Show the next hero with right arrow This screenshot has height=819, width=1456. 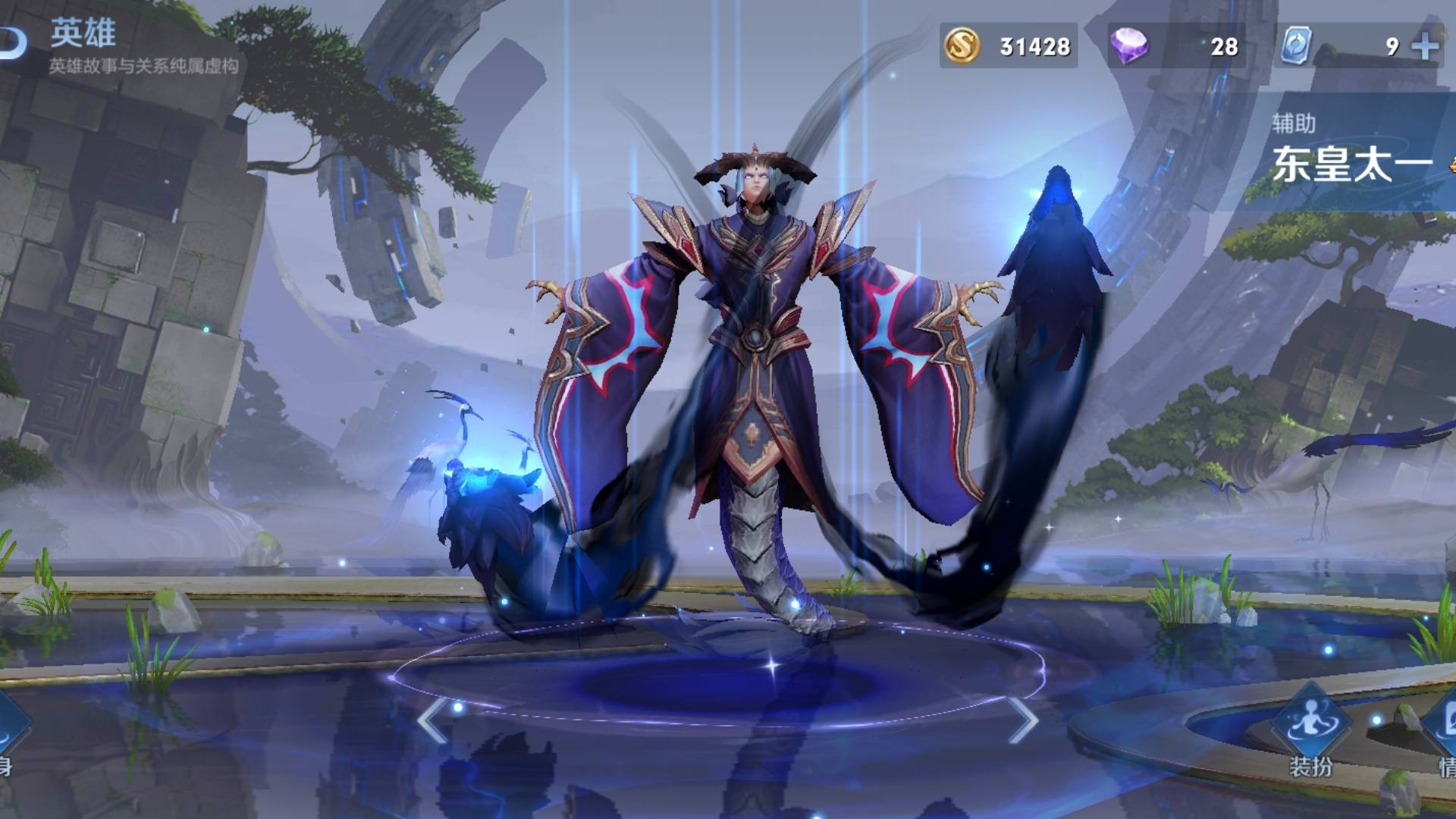click(1023, 720)
